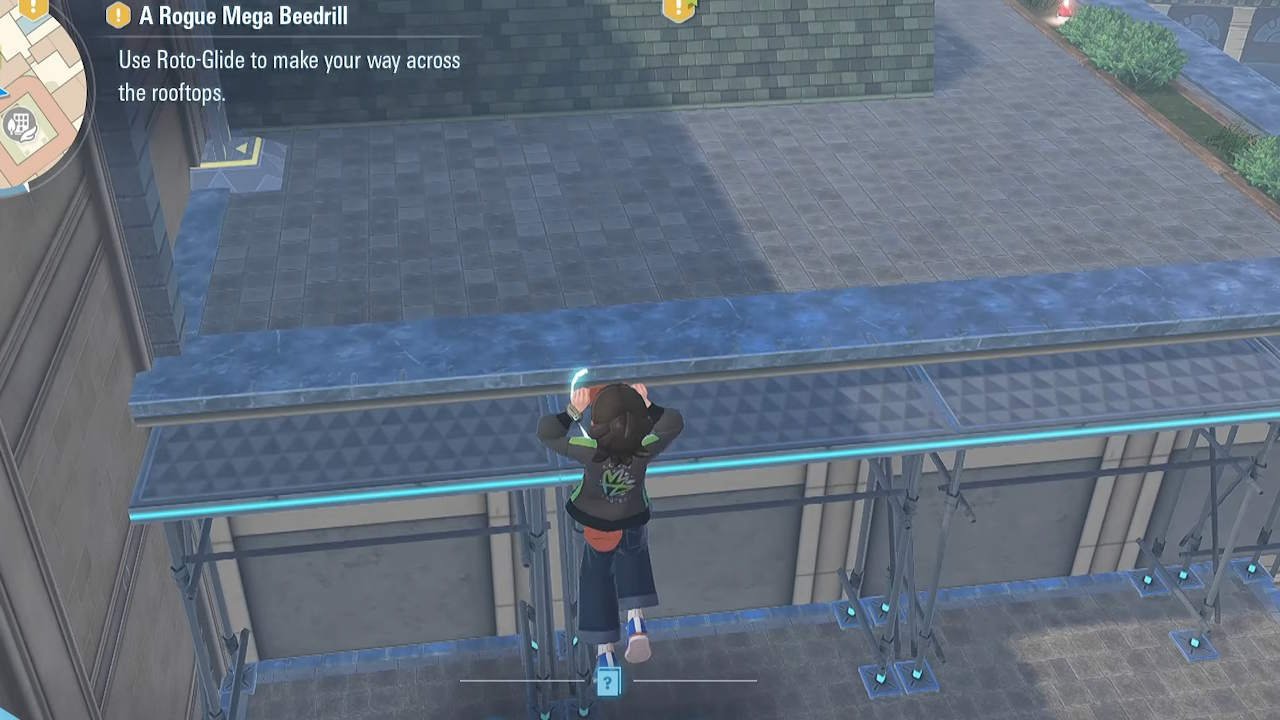The height and width of the screenshot is (720, 1280).
Task: Click the Use Roto-Glide instruction text
Action: coord(290,60)
